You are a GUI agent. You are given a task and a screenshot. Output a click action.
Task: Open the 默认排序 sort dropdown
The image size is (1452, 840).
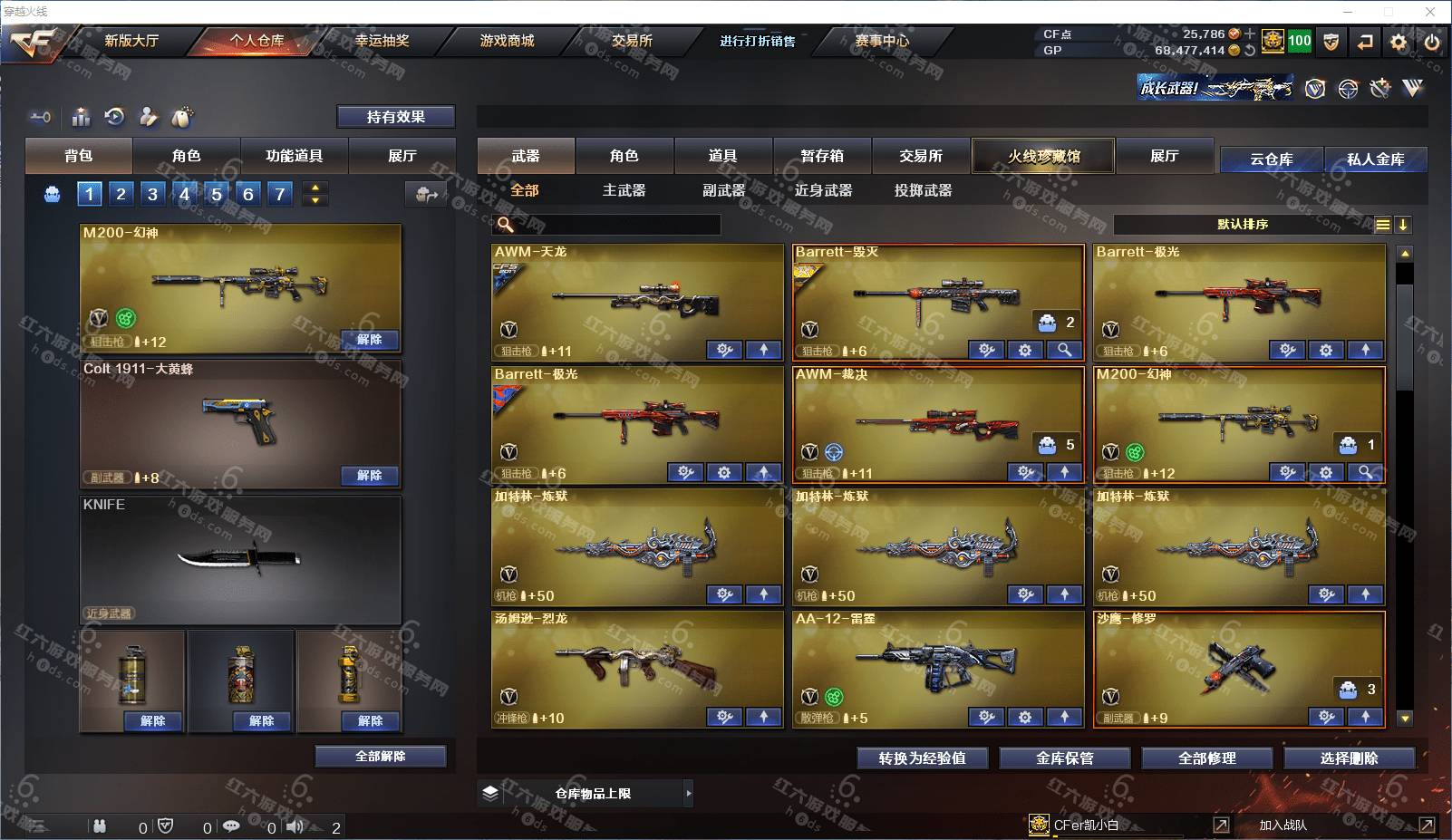pos(1242,225)
